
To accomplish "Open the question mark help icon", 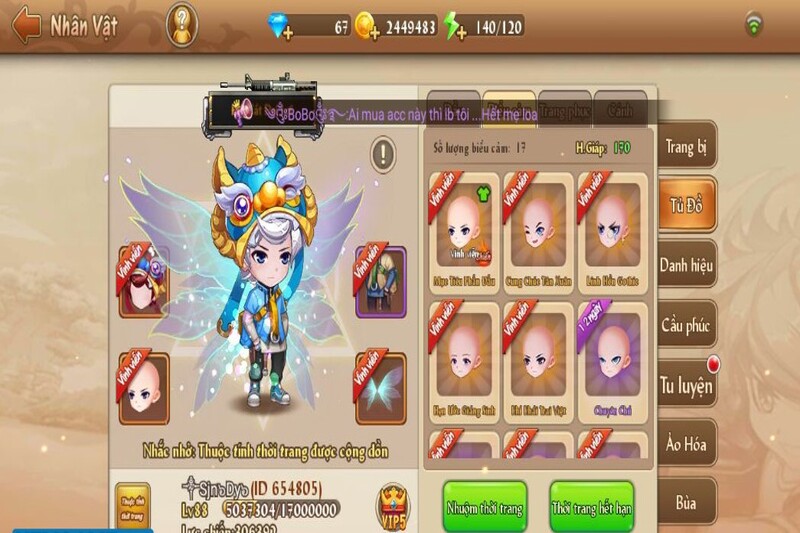I will pos(181,24).
